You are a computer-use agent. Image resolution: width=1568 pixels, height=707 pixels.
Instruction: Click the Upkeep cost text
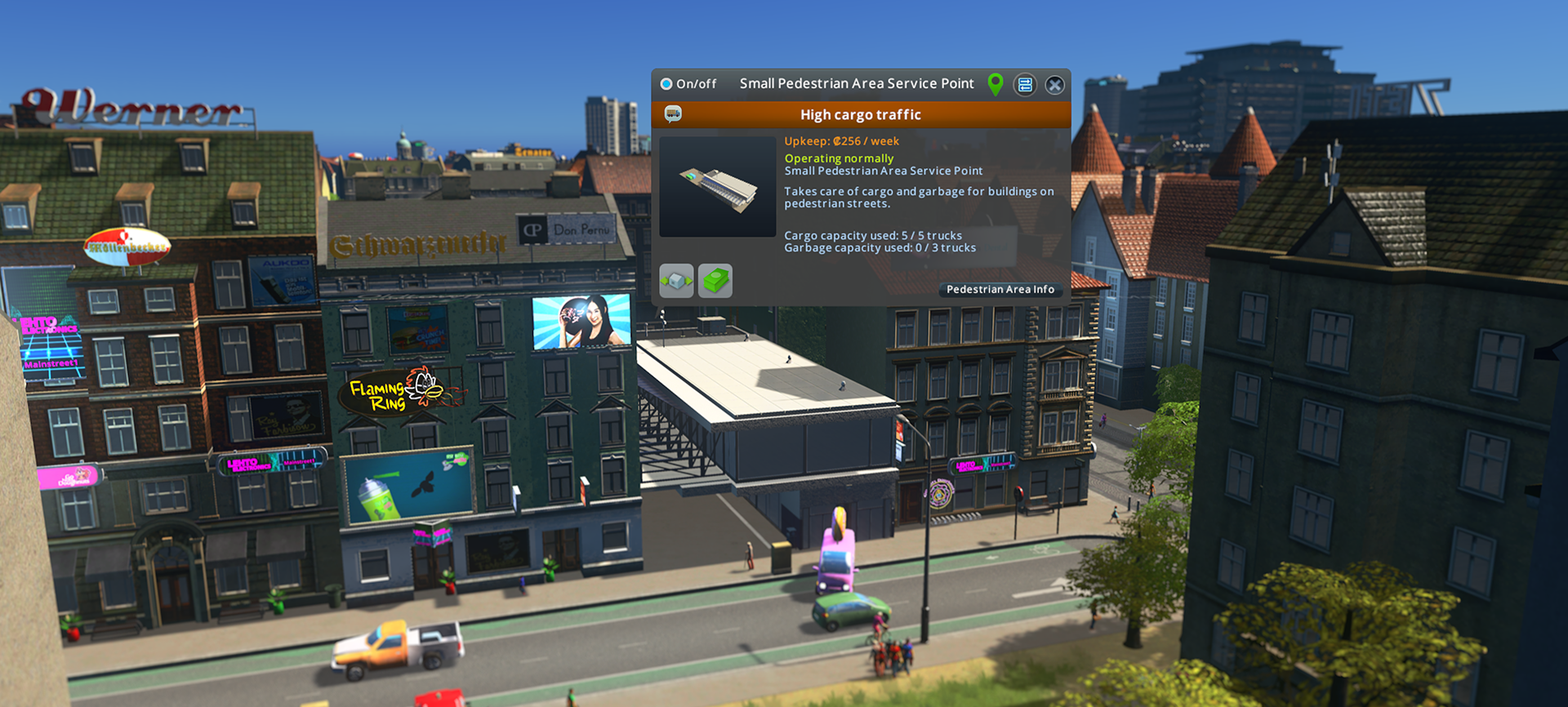tap(840, 140)
